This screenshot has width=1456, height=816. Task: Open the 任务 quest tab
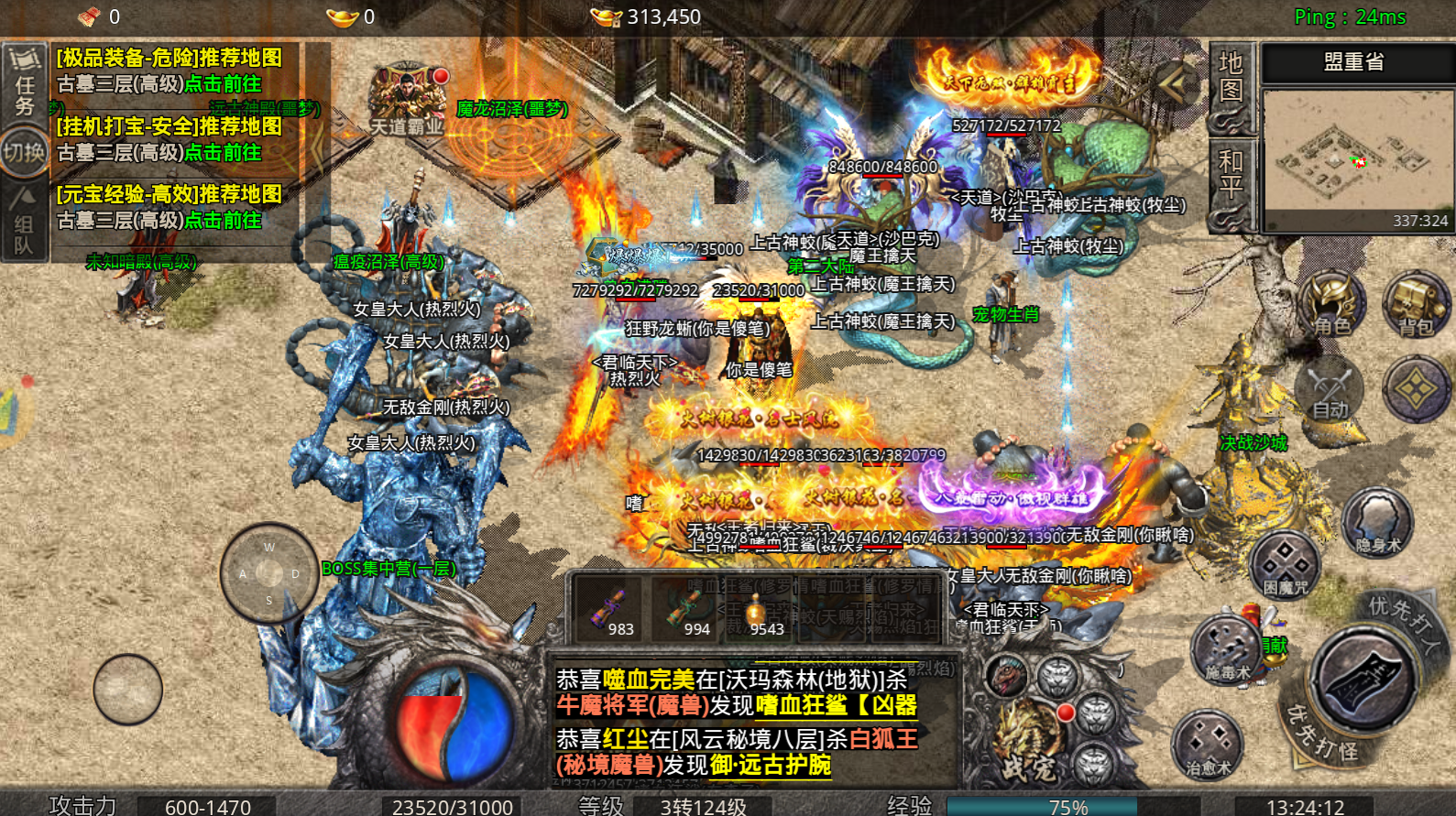[x=24, y=83]
